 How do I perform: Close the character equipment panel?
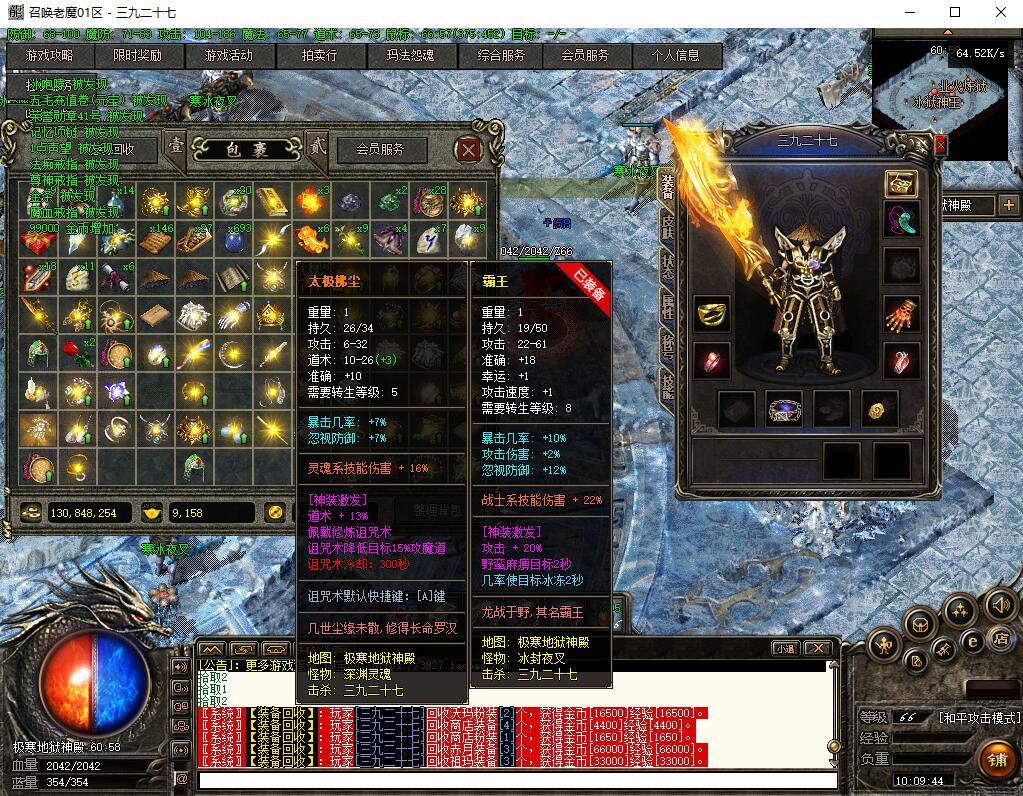pyautogui.click(x=940, y=144)
